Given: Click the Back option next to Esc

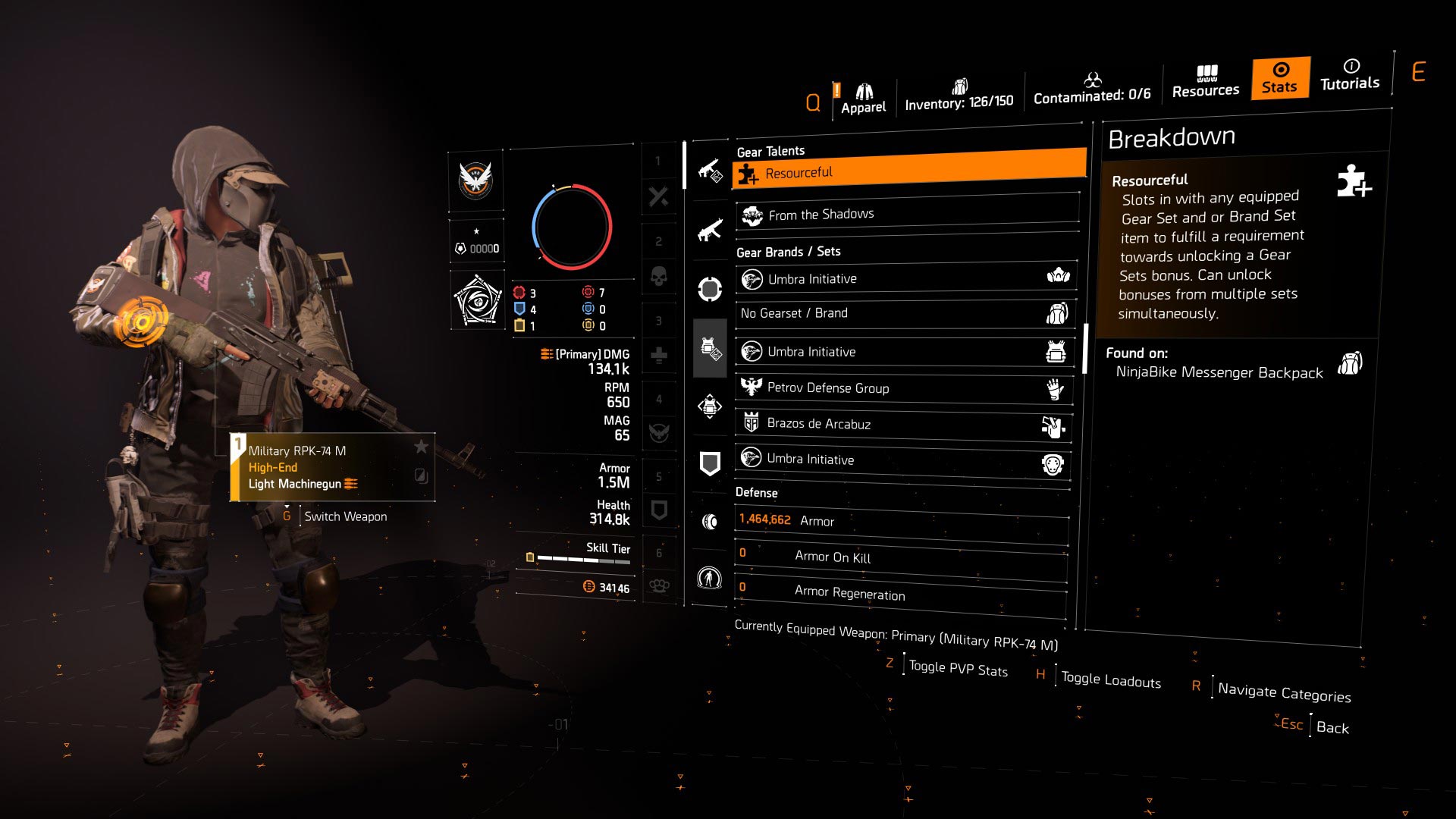Looking at the screenshot, I should 1333,728.
